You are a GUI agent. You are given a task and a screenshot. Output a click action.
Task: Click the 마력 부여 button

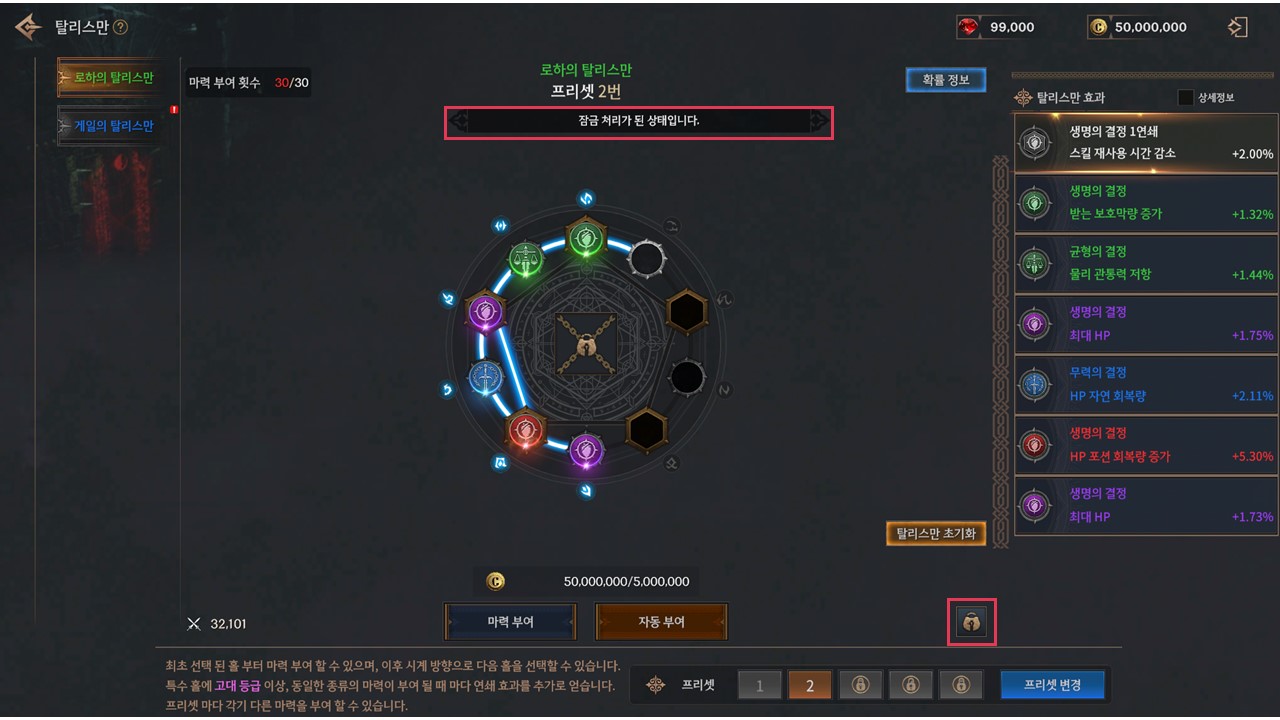click(510, 622)
